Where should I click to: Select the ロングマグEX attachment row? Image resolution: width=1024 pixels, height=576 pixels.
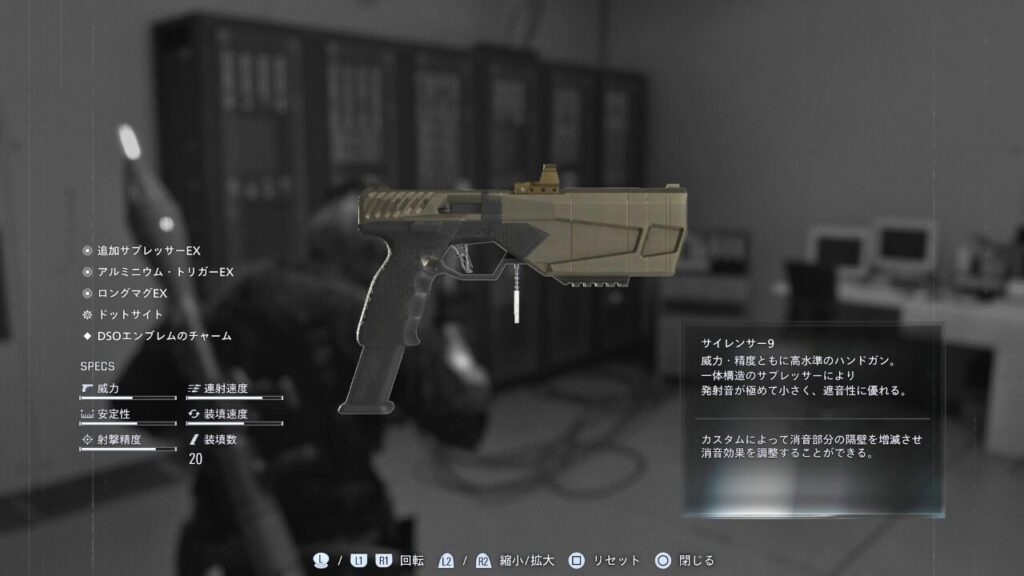(131, 293)
